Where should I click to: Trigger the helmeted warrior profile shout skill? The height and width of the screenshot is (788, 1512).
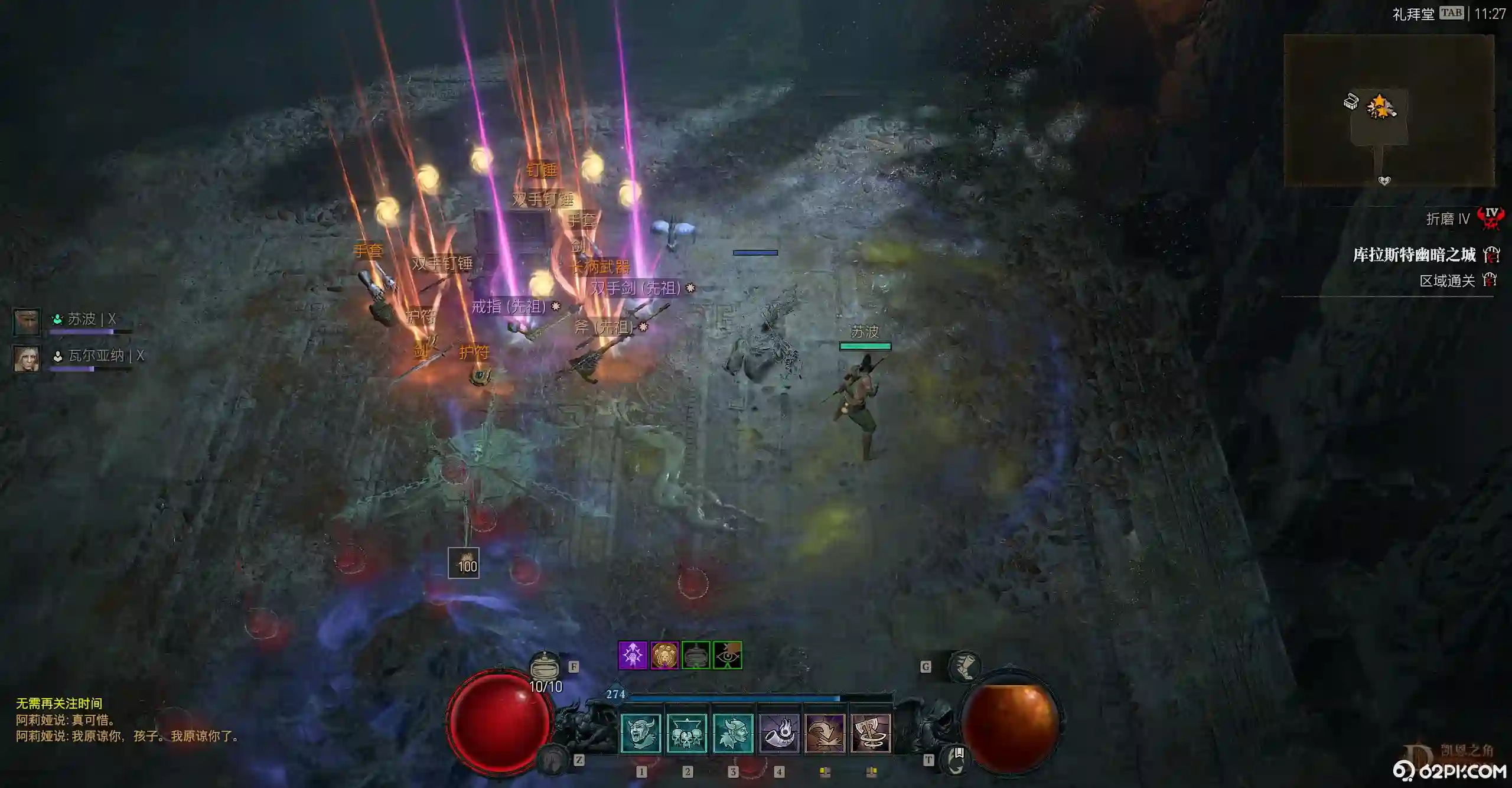click(x=733, y=733)
